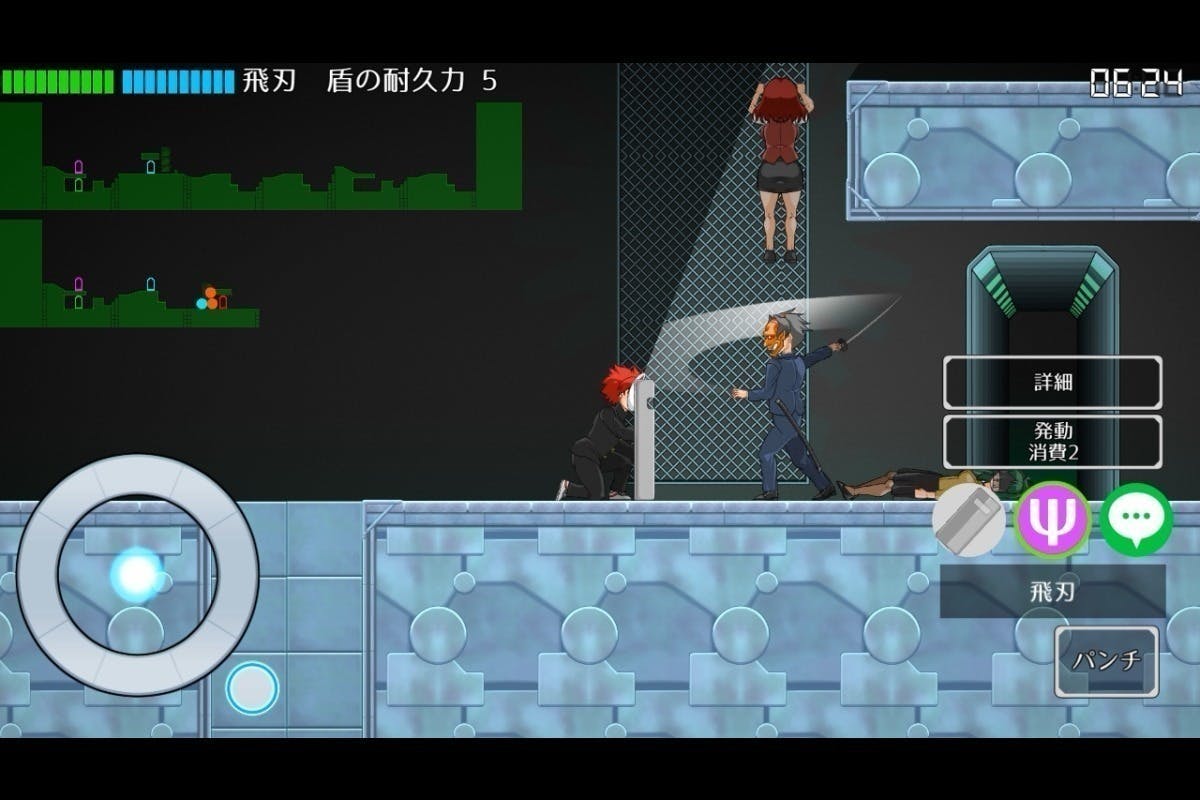Tap the パンチ punch button

[1106, 661]
